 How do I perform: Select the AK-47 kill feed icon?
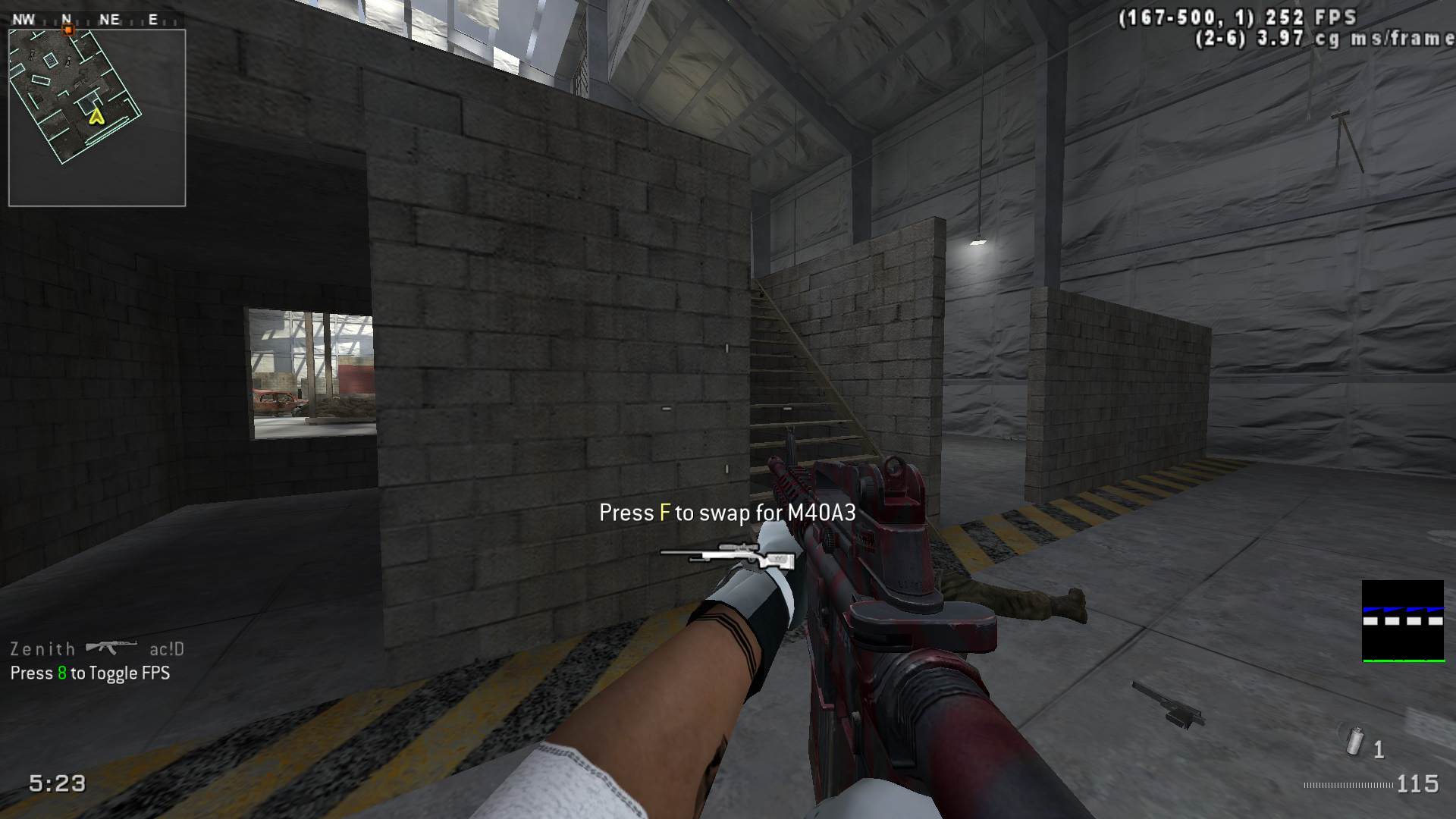pos(111,648)
